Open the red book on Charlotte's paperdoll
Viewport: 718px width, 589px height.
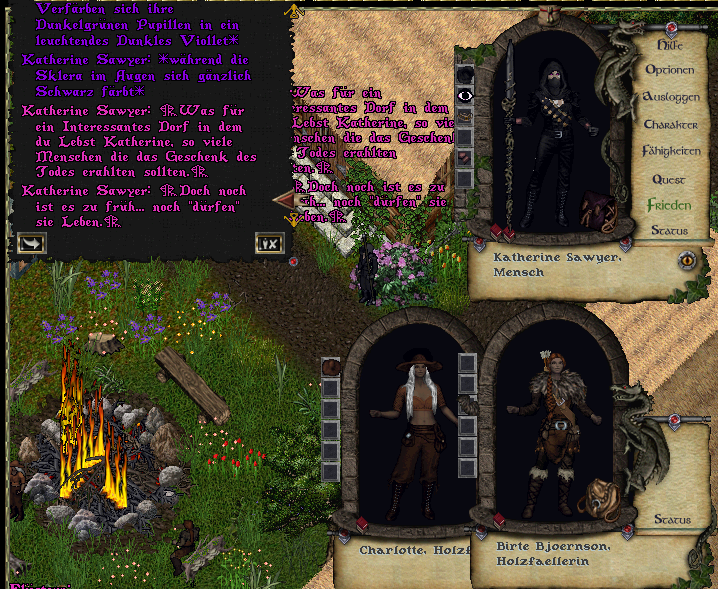click(x=361, y=523)
